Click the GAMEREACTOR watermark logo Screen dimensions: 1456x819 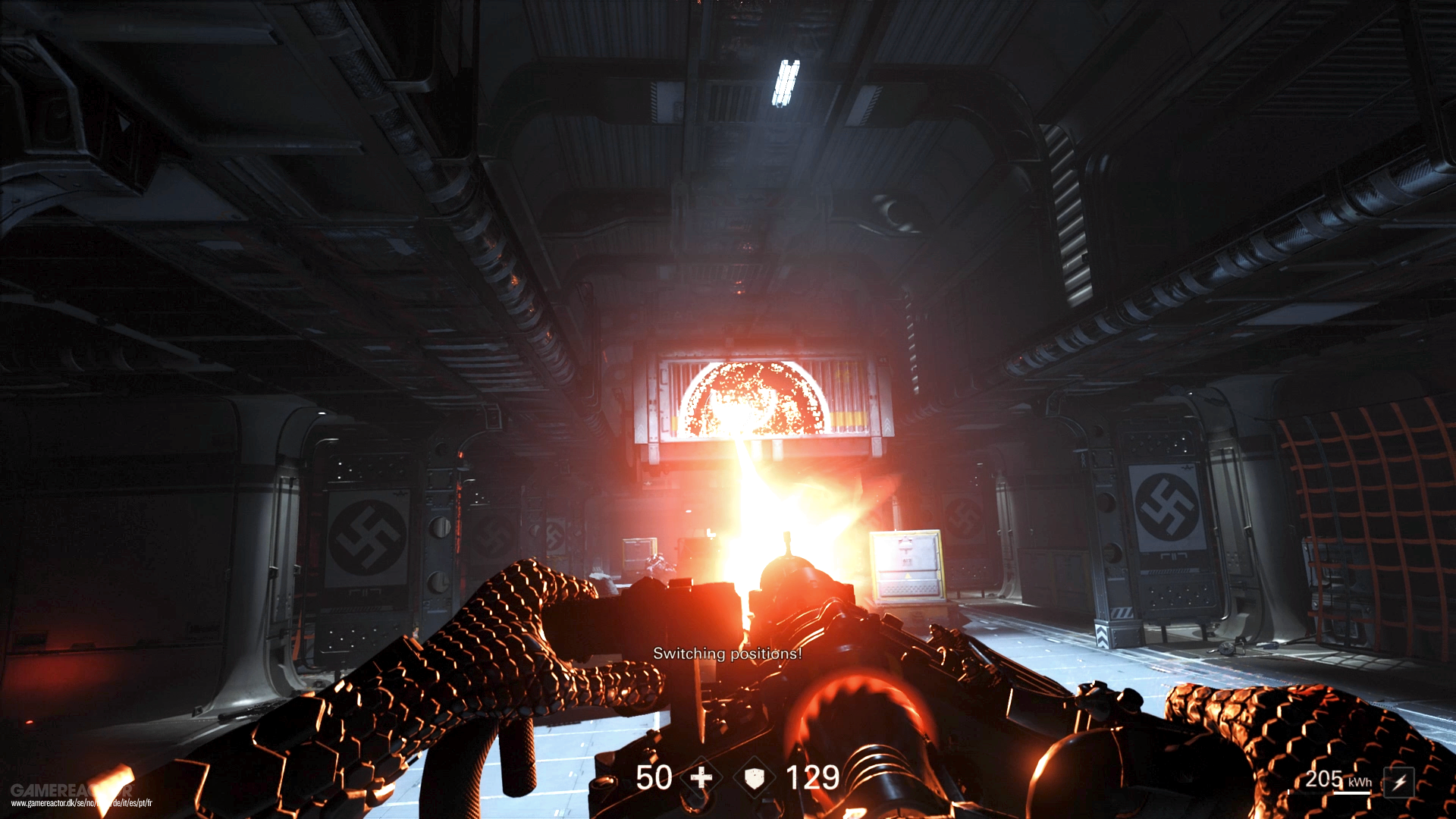[72, 790]
